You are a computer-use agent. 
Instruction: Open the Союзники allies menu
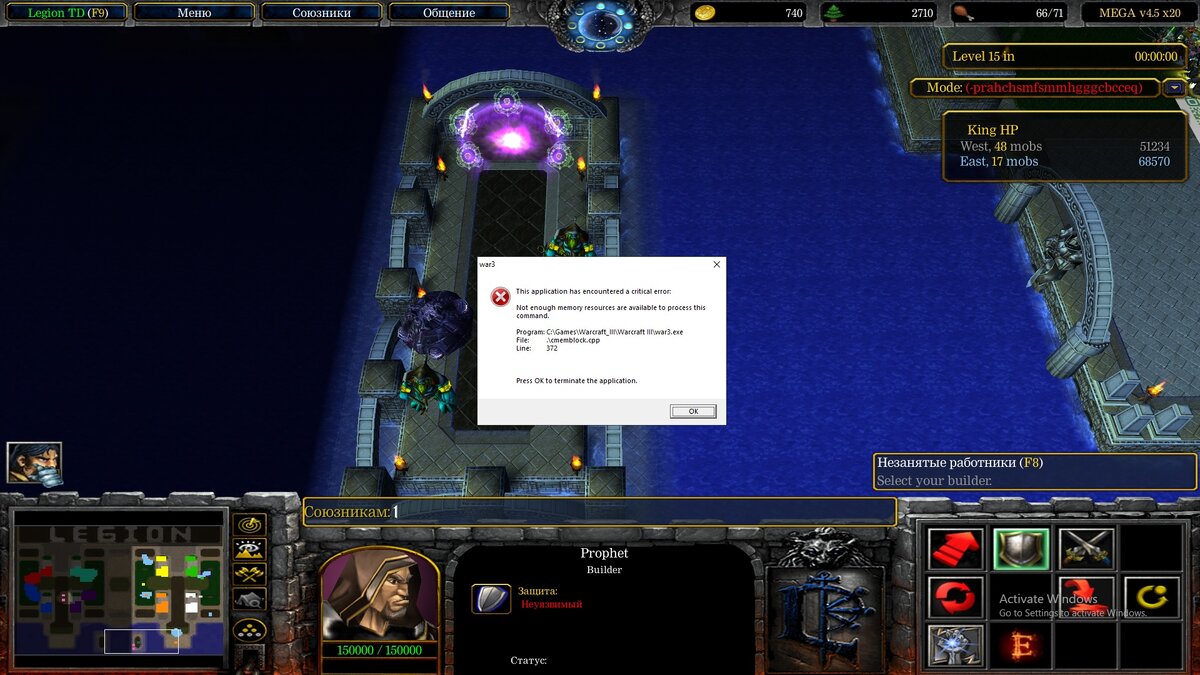(x=322, y=13)
